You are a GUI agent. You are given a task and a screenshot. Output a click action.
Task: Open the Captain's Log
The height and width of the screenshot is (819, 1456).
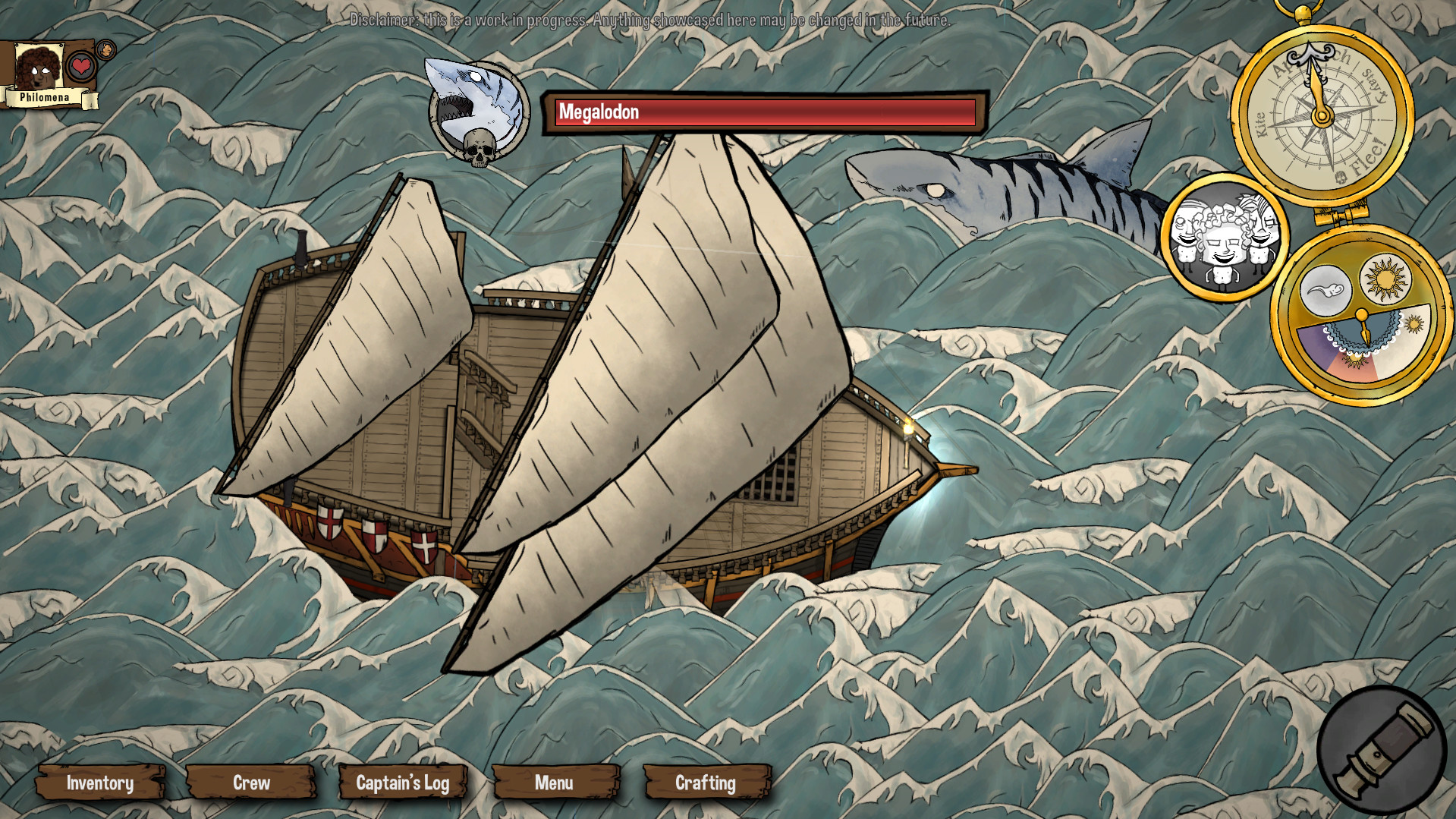tap(403, 783)
